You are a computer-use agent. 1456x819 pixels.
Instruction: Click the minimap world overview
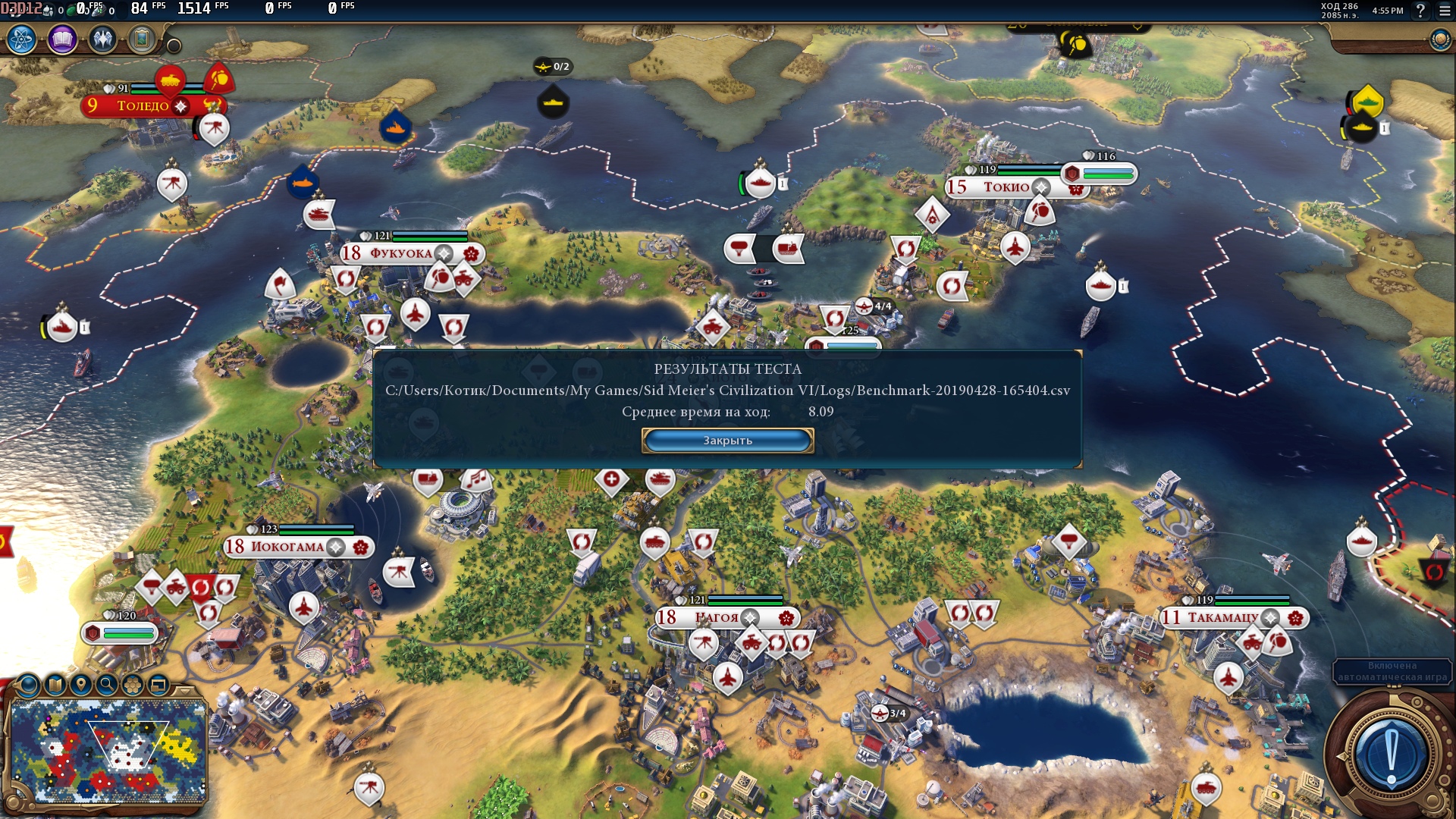click(108, 751)
